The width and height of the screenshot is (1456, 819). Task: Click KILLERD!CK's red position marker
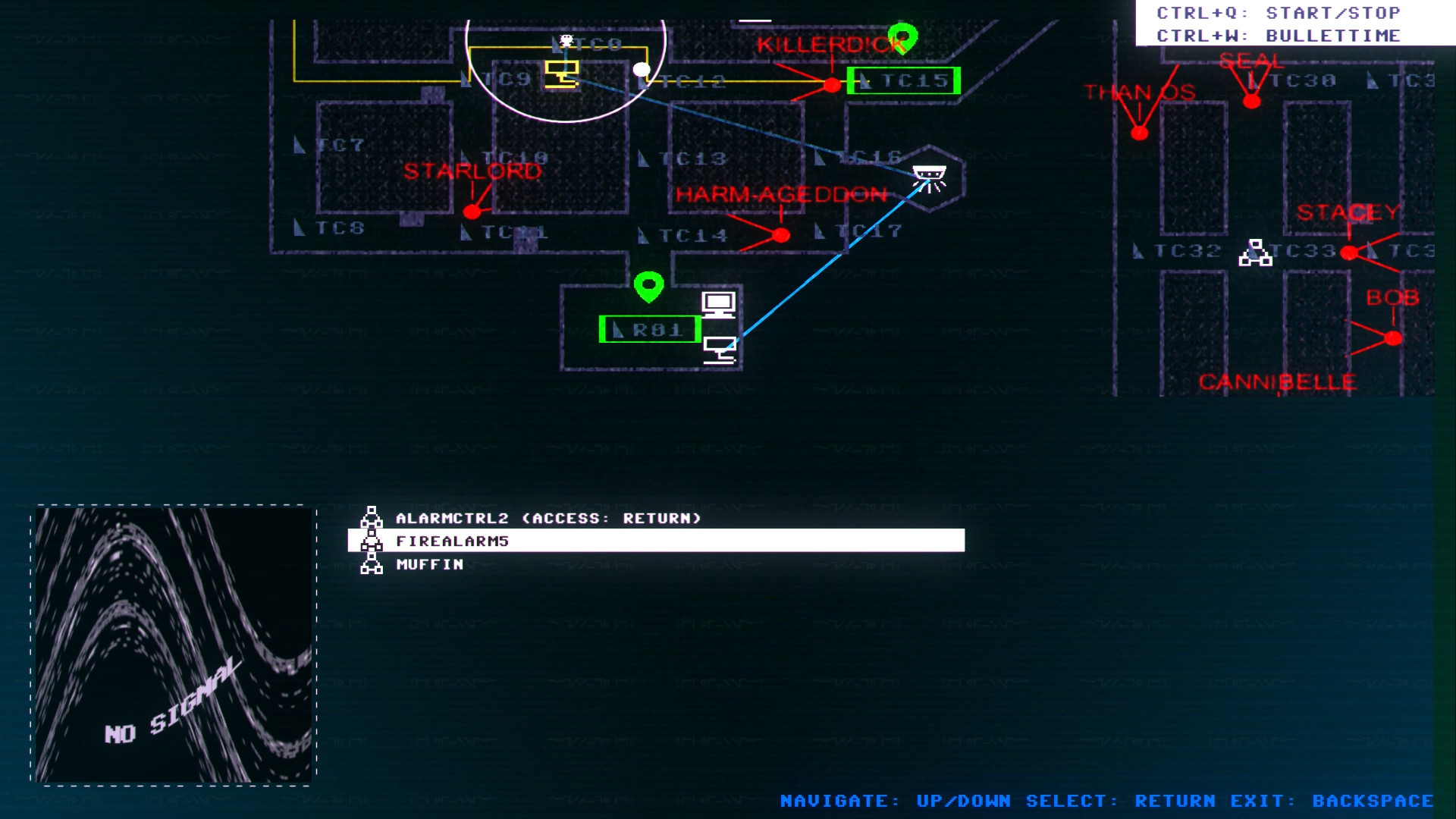tap(832, 85)
